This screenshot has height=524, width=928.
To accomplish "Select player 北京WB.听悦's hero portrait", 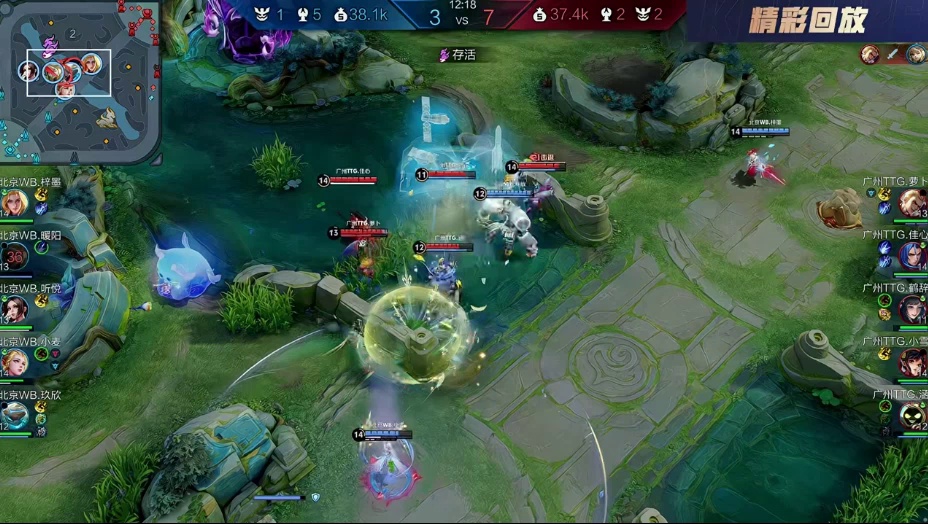I will pos(14,309).
